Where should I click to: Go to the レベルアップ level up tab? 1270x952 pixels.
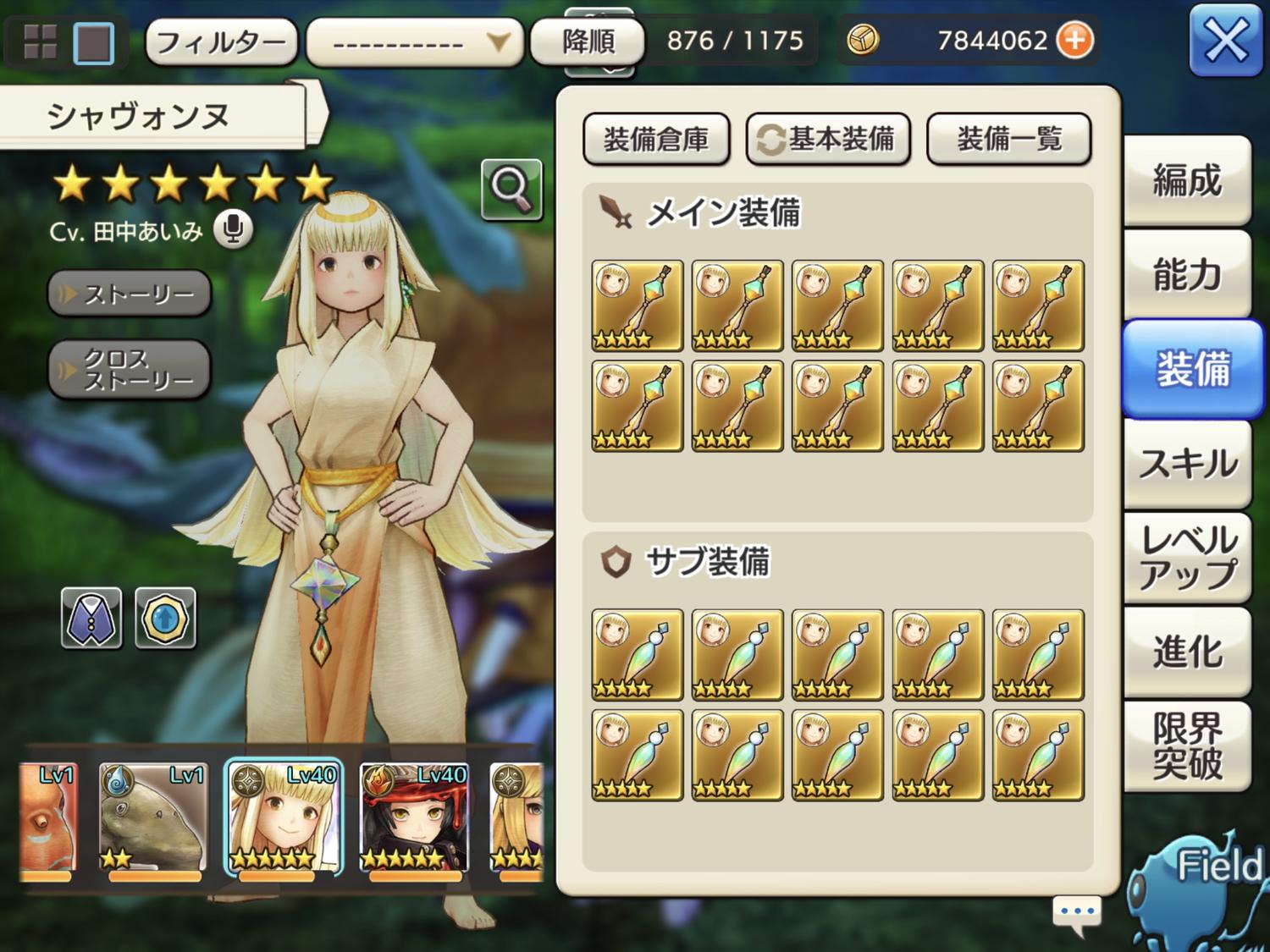click(x=1187, y=558)
